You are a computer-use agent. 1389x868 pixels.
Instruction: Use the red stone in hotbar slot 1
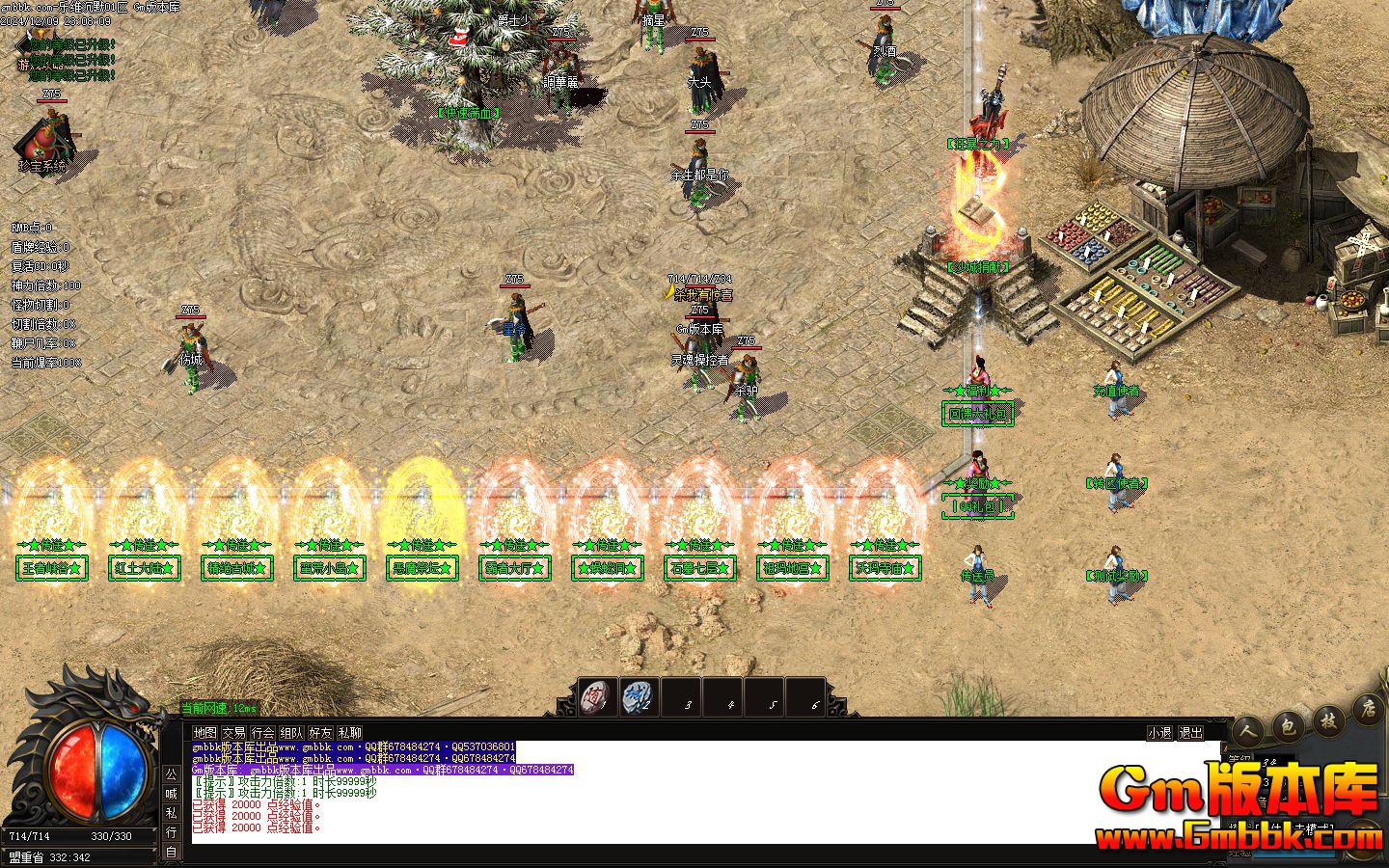(x=597, y=695)
